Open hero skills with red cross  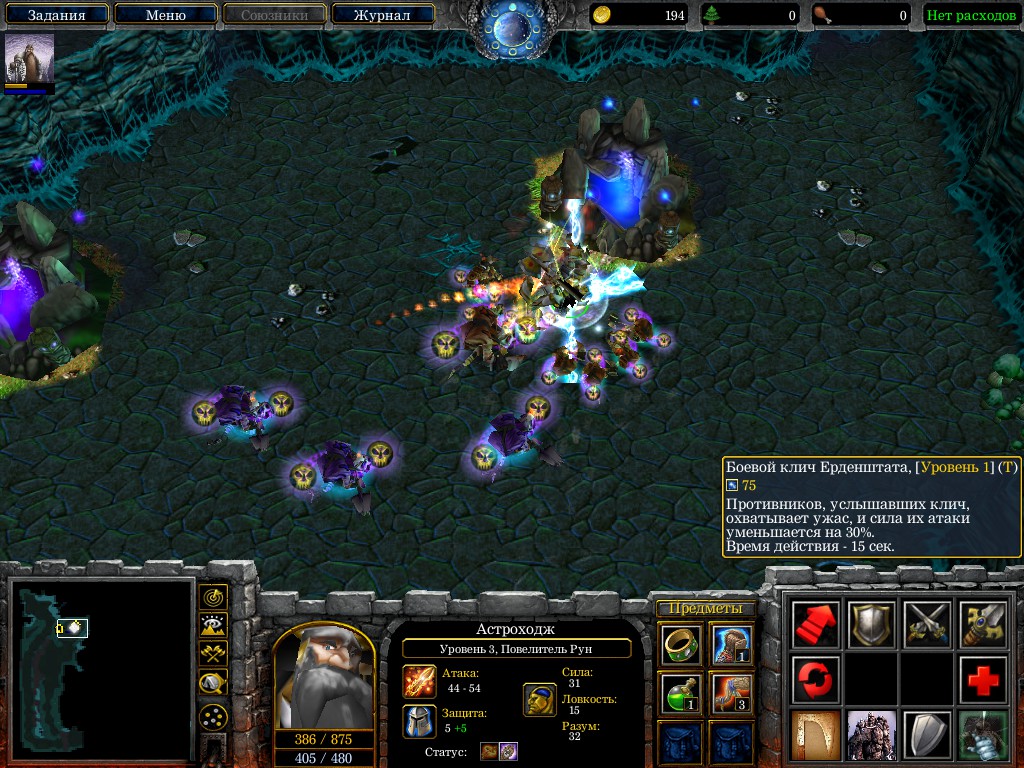982,680
